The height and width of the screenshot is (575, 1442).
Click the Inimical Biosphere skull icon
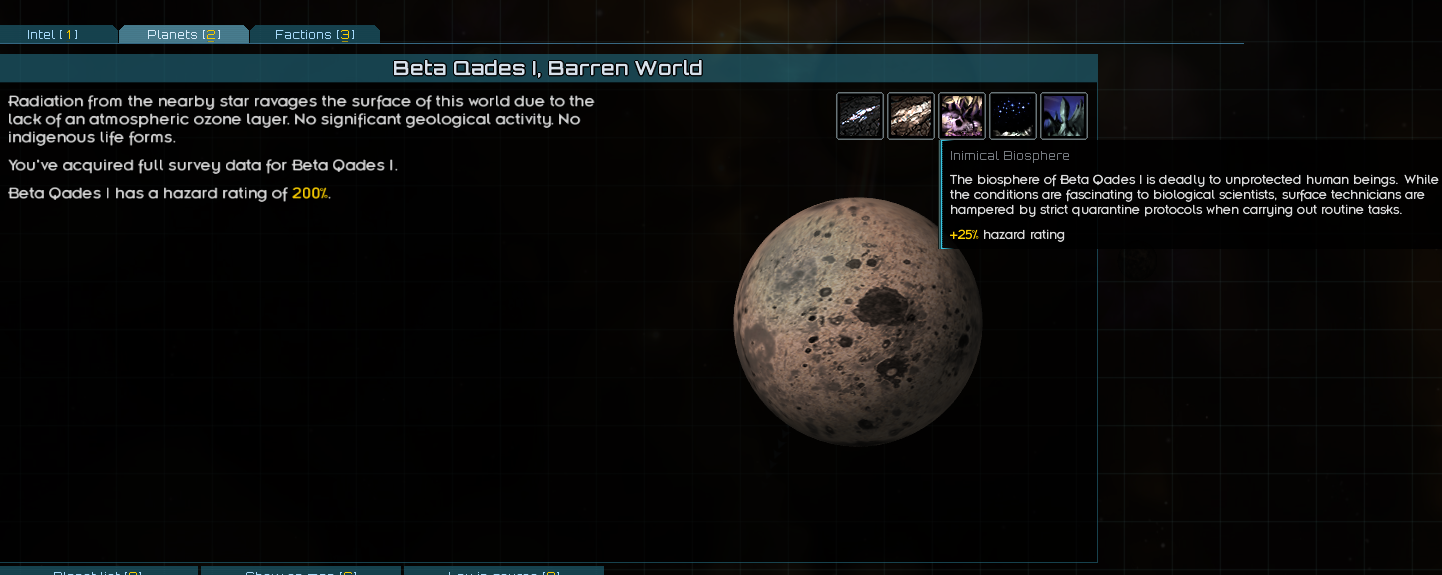point(962,116)
